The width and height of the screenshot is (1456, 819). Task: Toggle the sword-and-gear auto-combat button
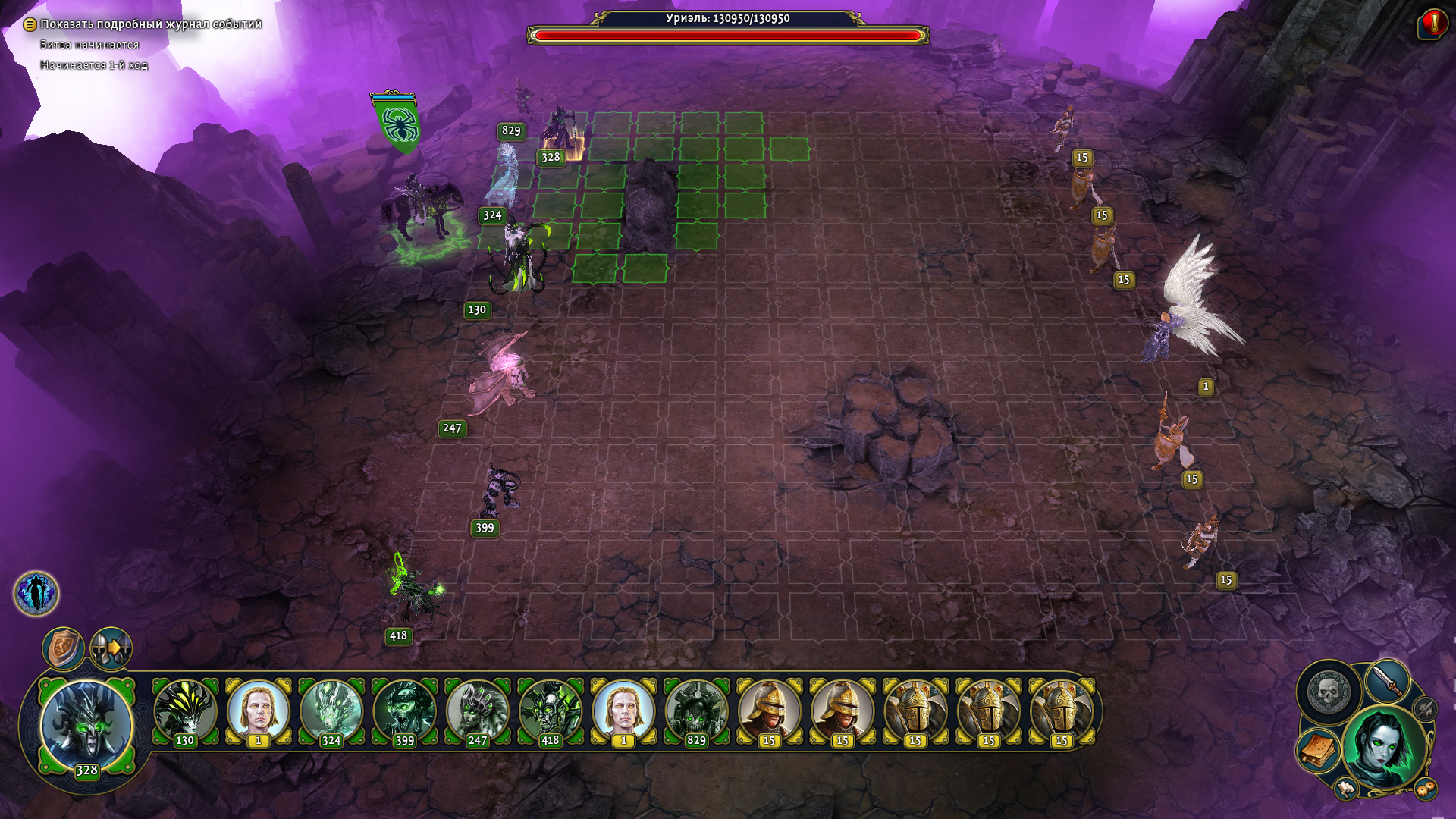pos(1426,709)
